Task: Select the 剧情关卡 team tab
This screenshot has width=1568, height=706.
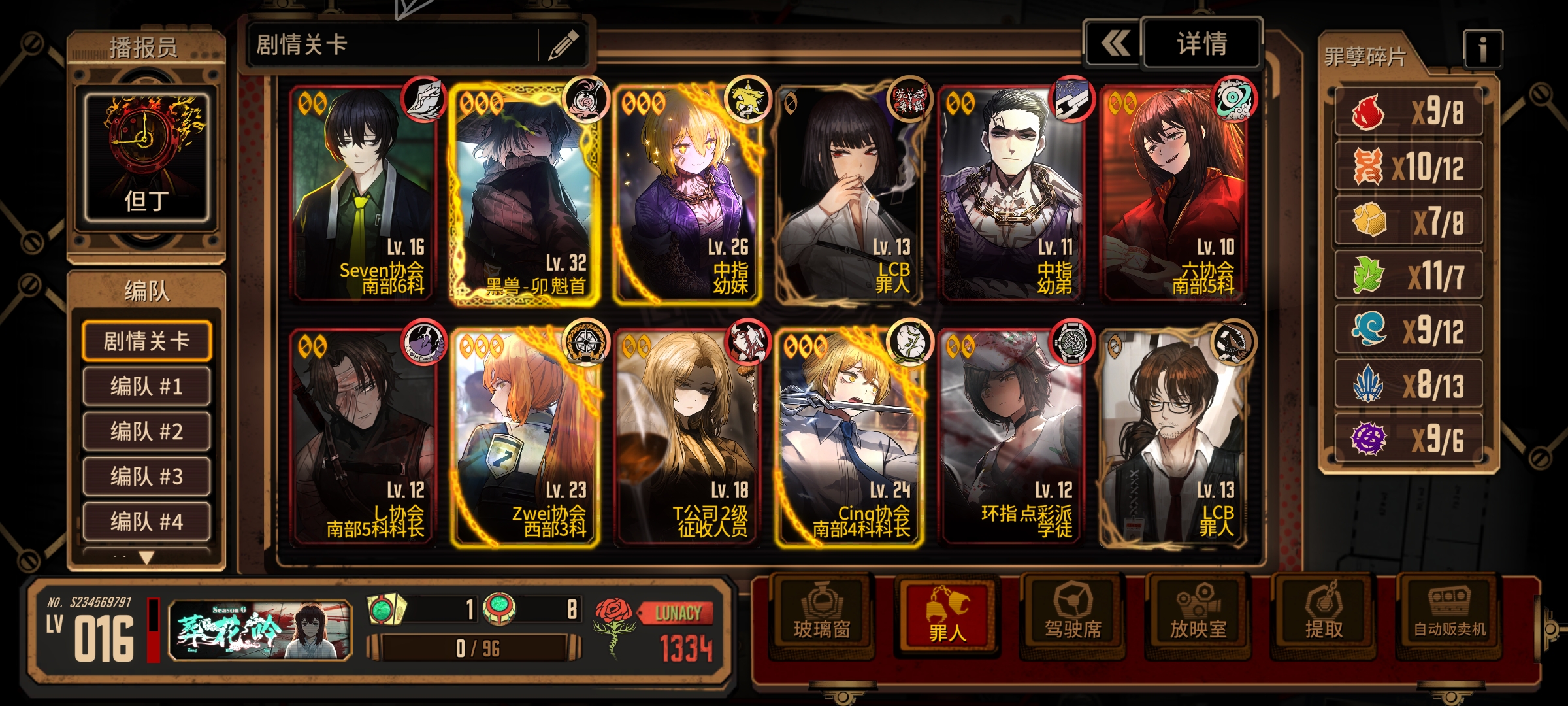Action: pos(146,341)
